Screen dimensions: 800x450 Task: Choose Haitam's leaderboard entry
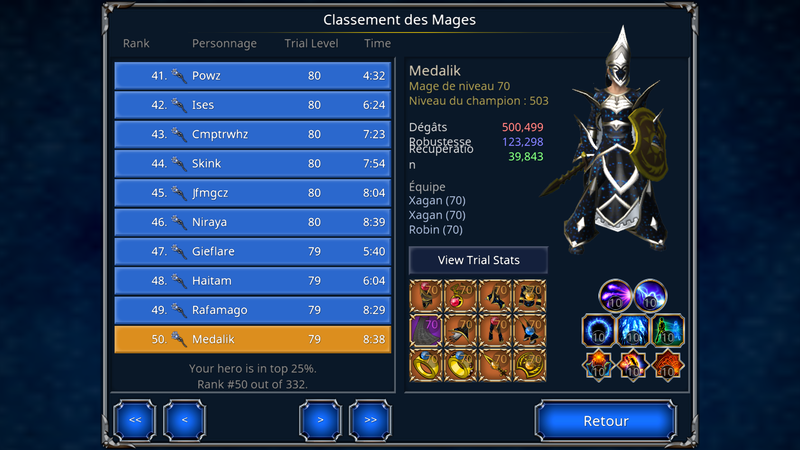coord(252,281)
